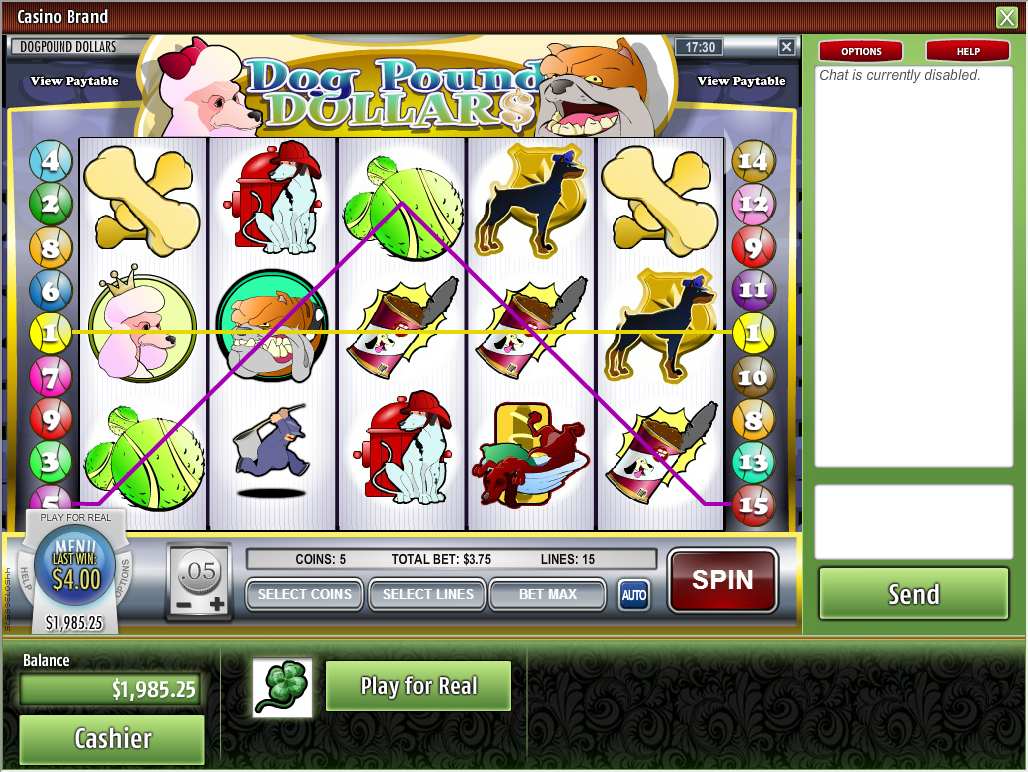This screenshot has width=1028, height=772.
Task: Spin the slot reels
Action: 722,580
